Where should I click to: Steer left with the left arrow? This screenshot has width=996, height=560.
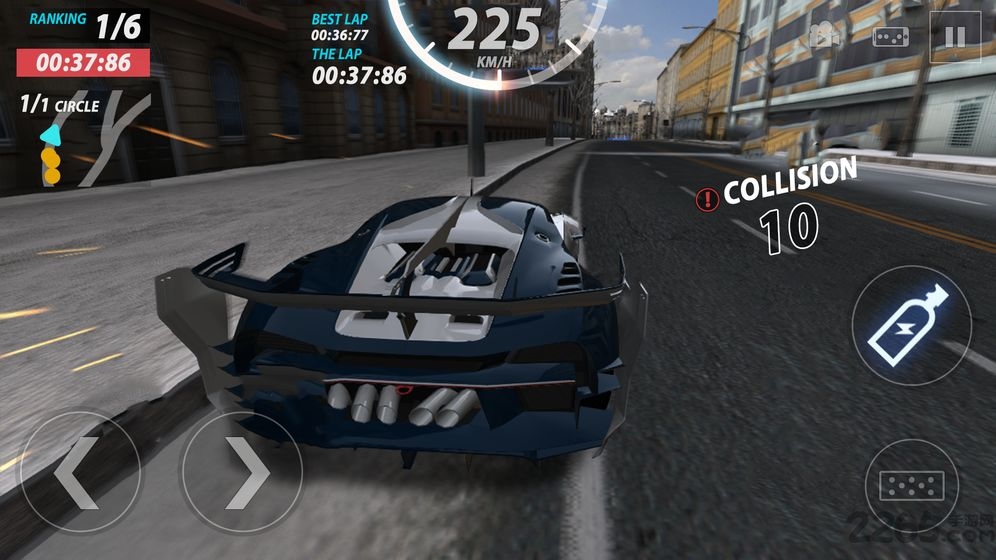(x=81, y=471)
